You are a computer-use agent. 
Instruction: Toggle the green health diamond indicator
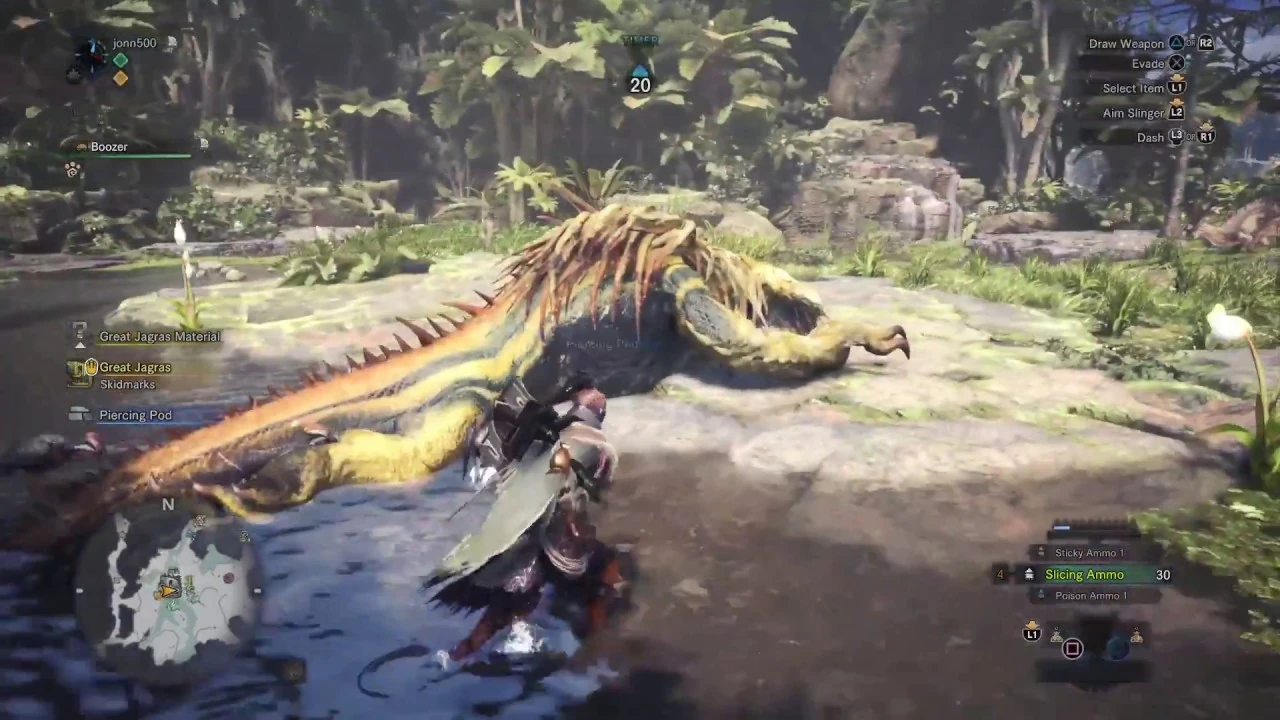(120, 61)
